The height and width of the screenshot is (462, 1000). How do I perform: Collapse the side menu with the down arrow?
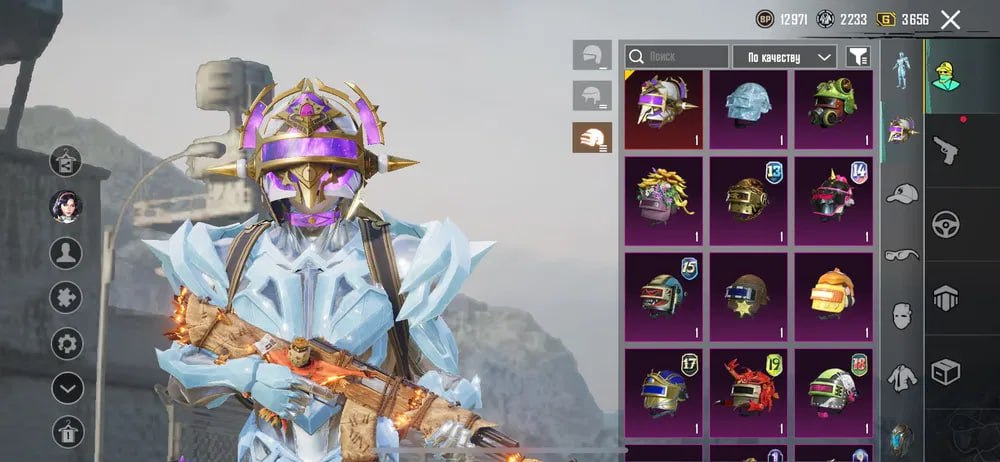(67, 387)
